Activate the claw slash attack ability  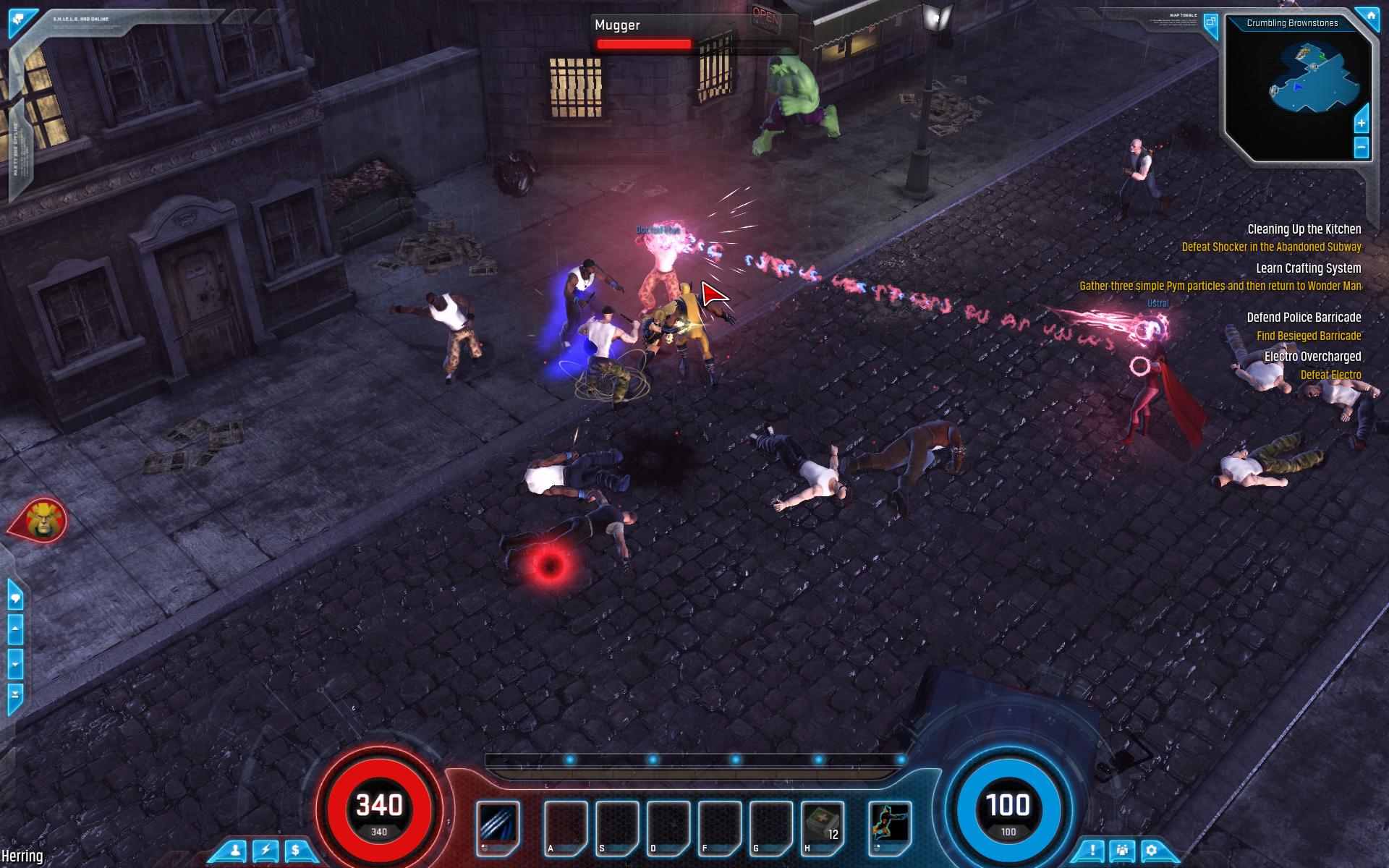pos(498,824)
